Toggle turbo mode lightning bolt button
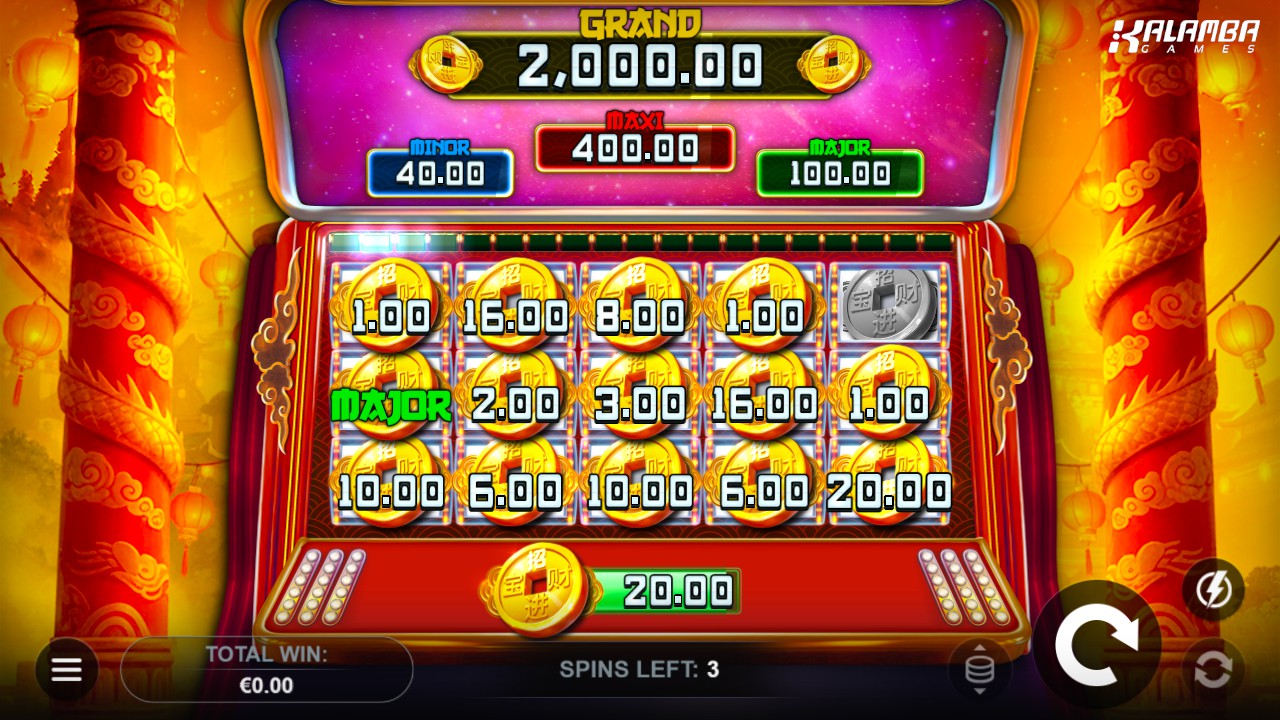Image resolution: width=1280 pixels, height=720 pixels. pyautogui.click(x=1213, y=590)
